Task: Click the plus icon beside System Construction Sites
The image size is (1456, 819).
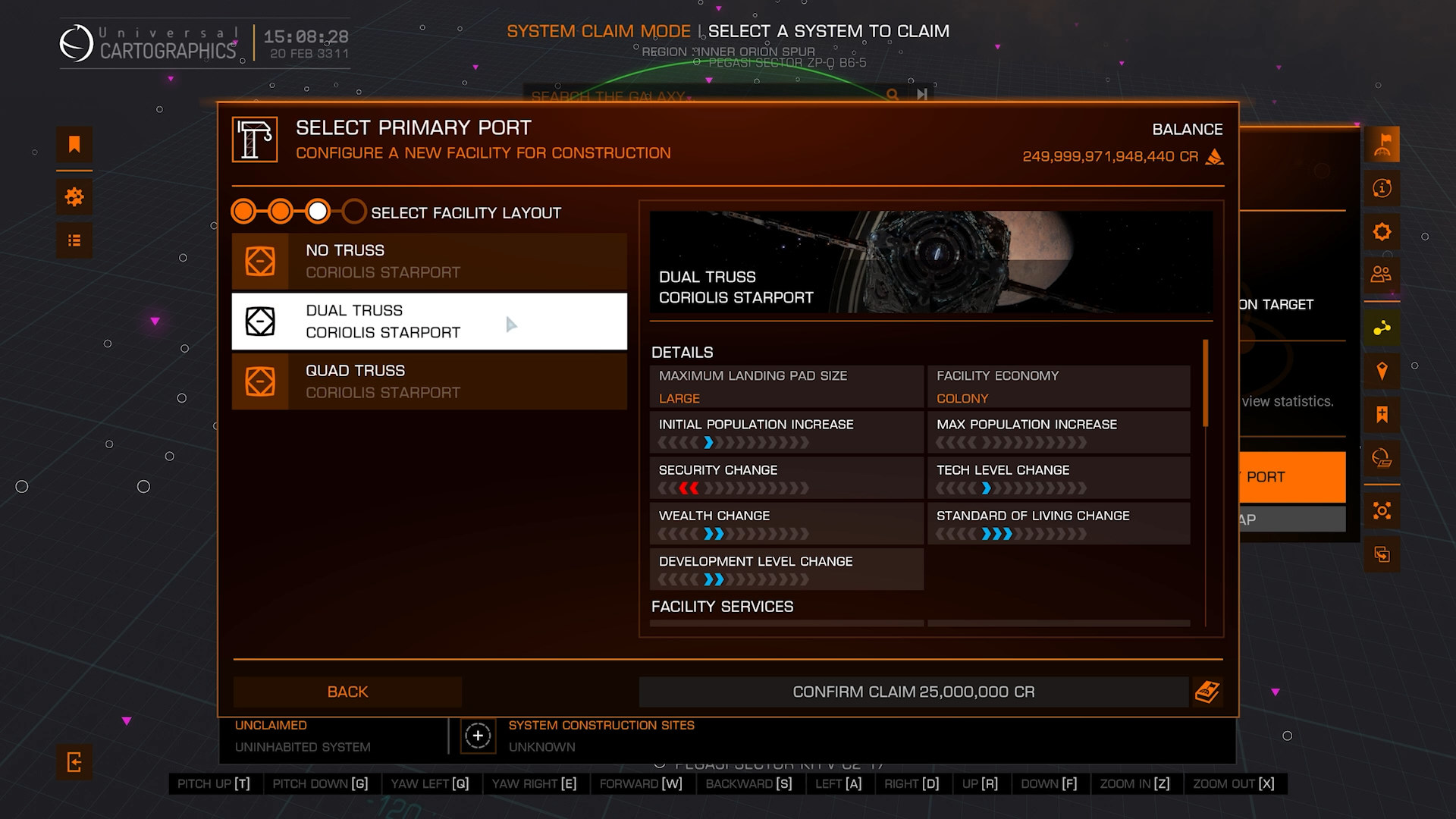Action: (x=478, y=736)
